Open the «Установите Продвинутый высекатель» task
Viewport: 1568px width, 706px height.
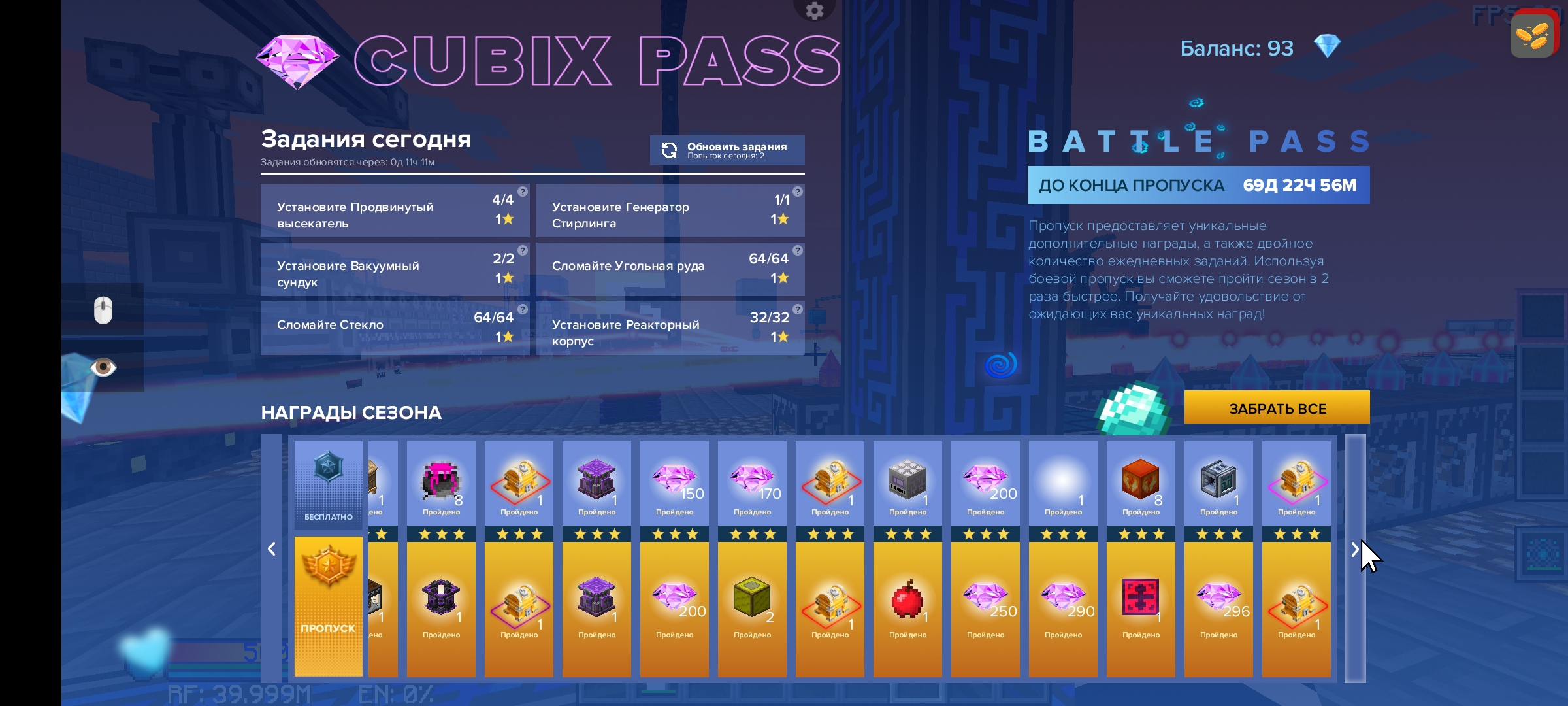[395, 211]
